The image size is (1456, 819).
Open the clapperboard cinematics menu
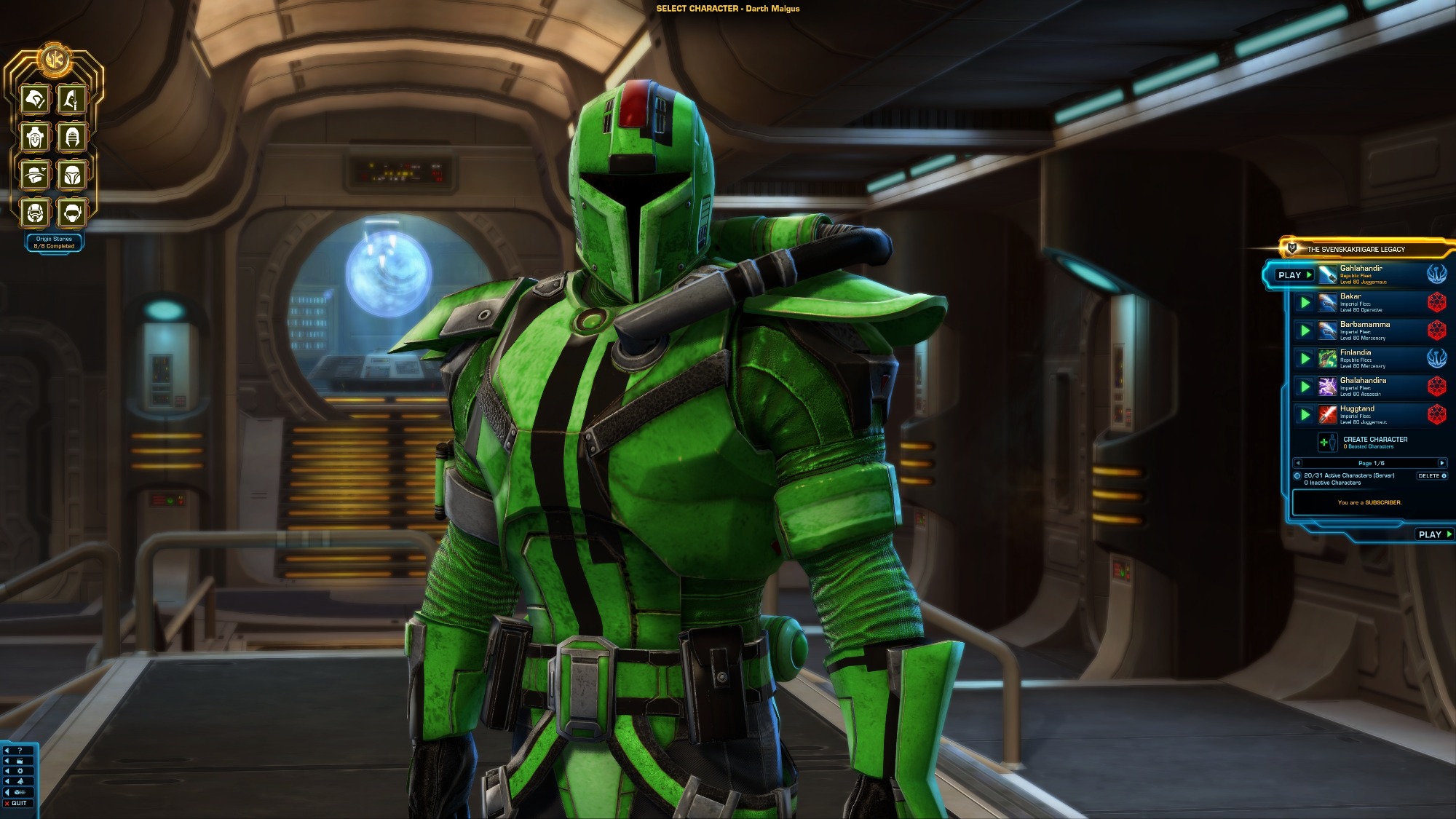20,761
